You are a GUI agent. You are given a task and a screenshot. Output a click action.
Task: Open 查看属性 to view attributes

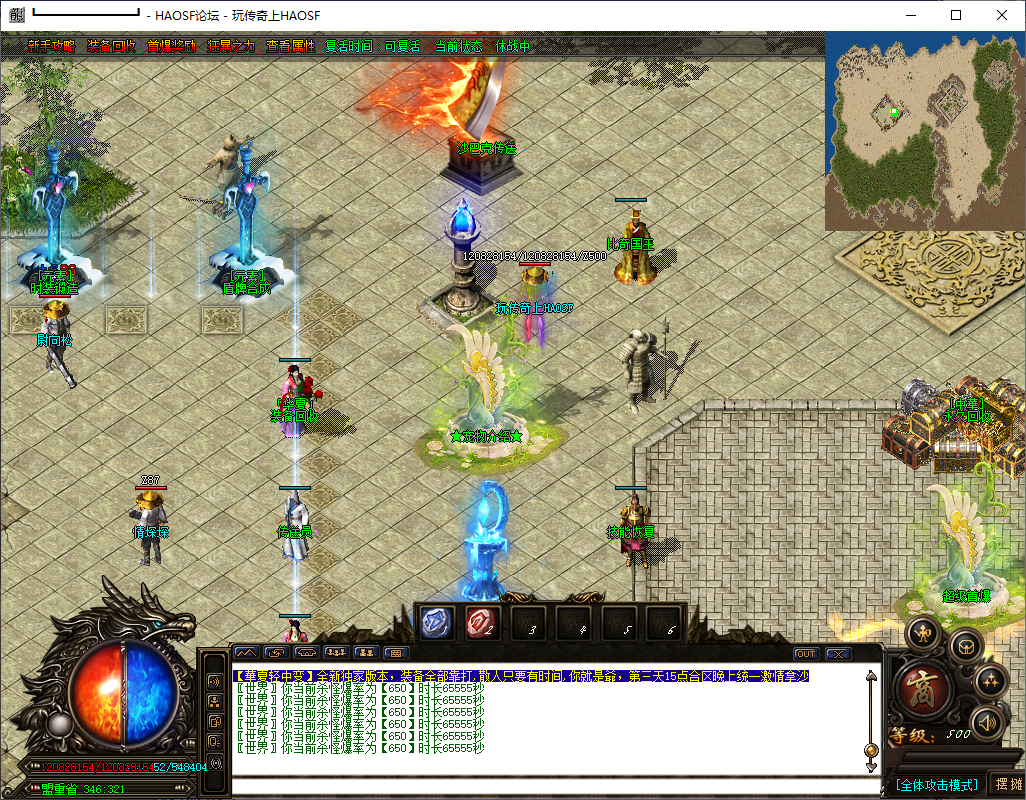coord(290,46)
